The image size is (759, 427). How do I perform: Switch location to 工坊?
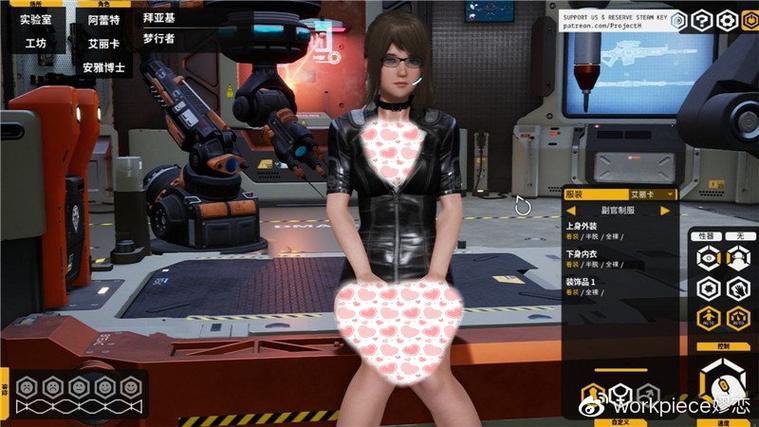pos(36,43)
